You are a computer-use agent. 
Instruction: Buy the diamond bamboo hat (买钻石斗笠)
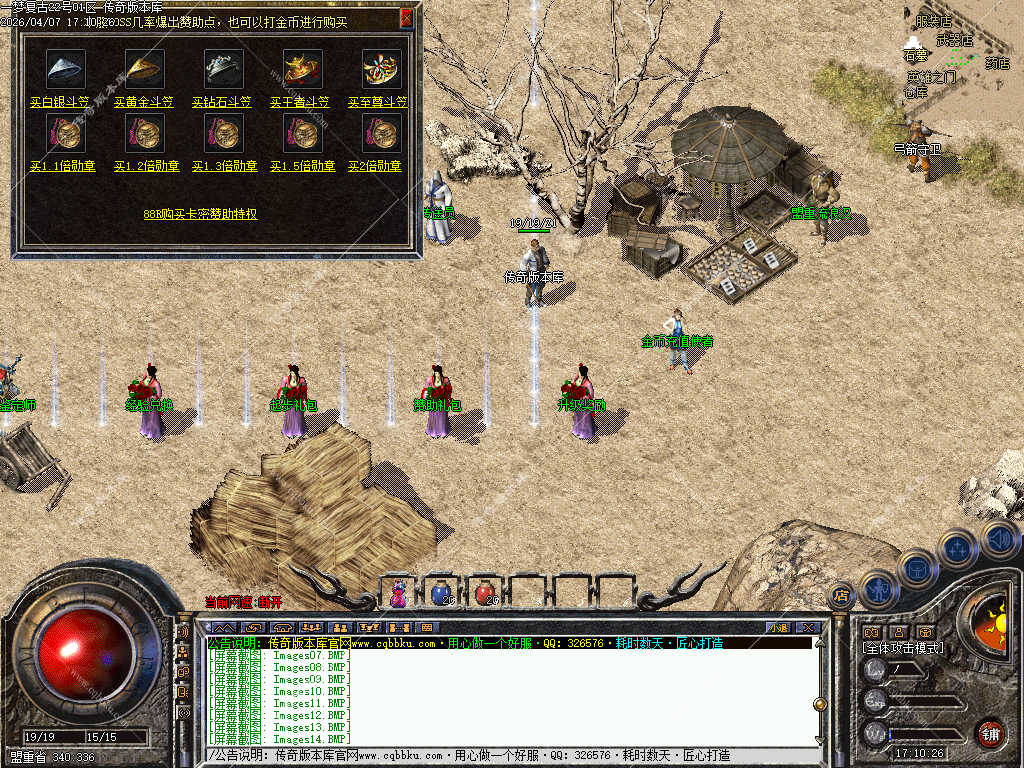pyautogui.click(x=222, y=102)
